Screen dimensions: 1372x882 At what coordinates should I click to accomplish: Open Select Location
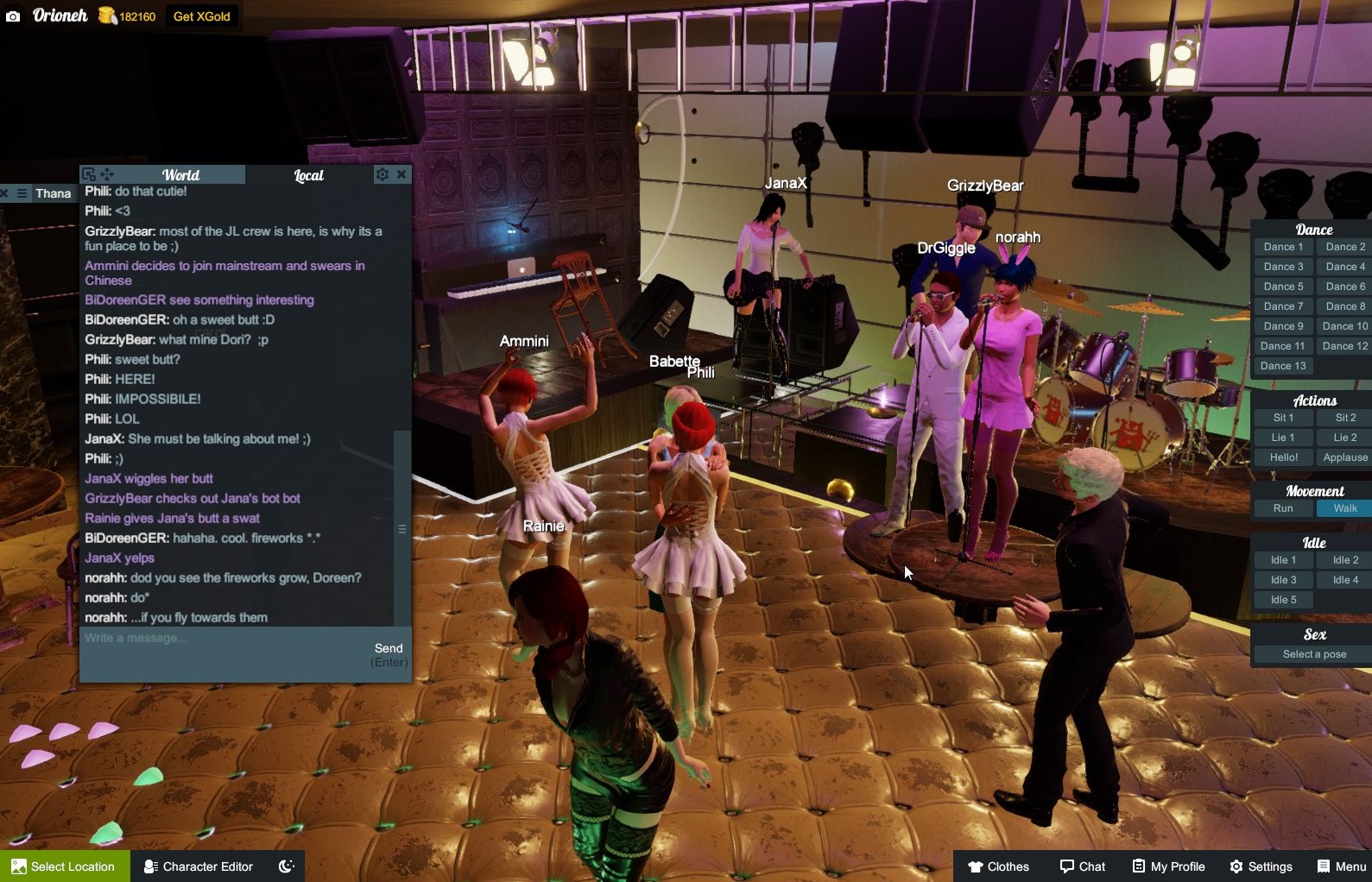tap(64, 866)
